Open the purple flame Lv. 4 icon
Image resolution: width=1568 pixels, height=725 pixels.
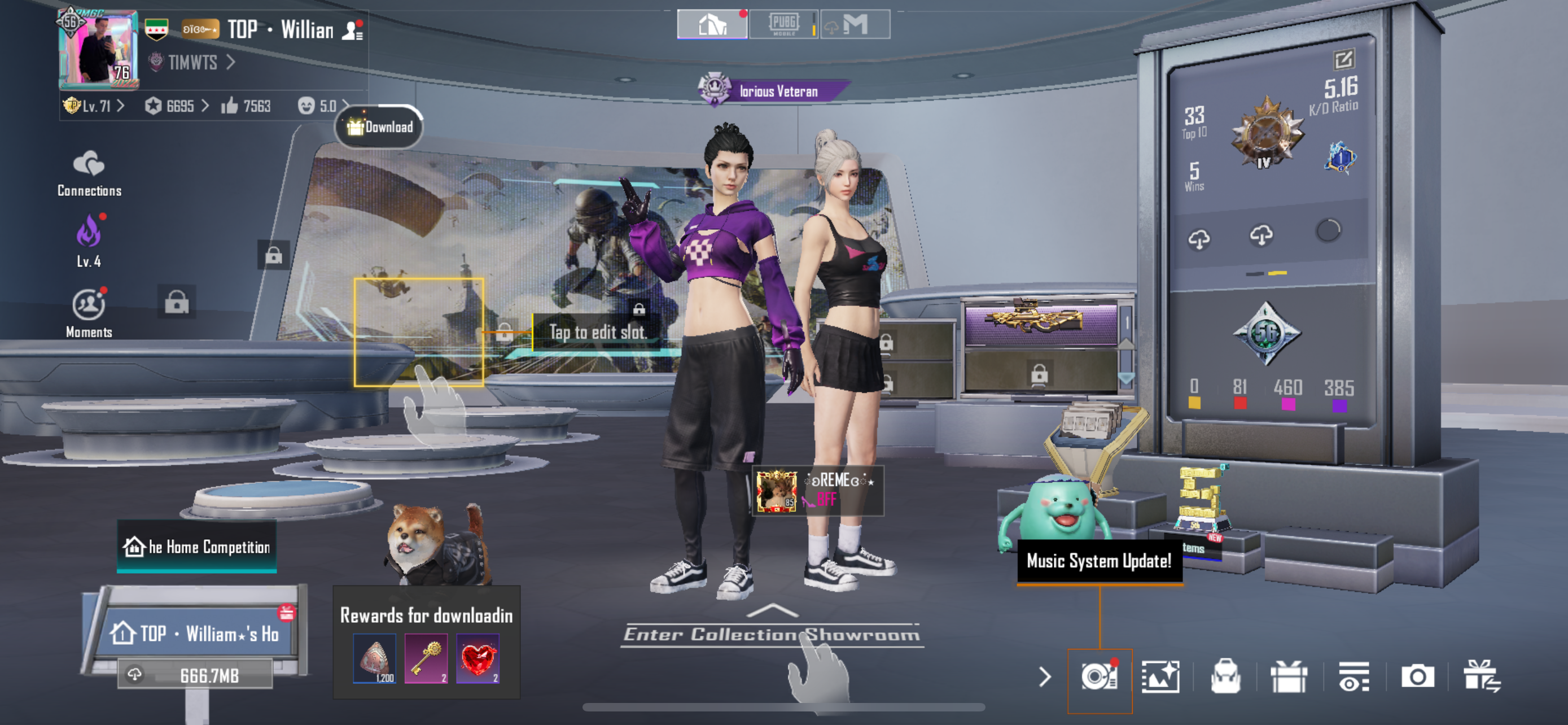click(x=89, y=240)
